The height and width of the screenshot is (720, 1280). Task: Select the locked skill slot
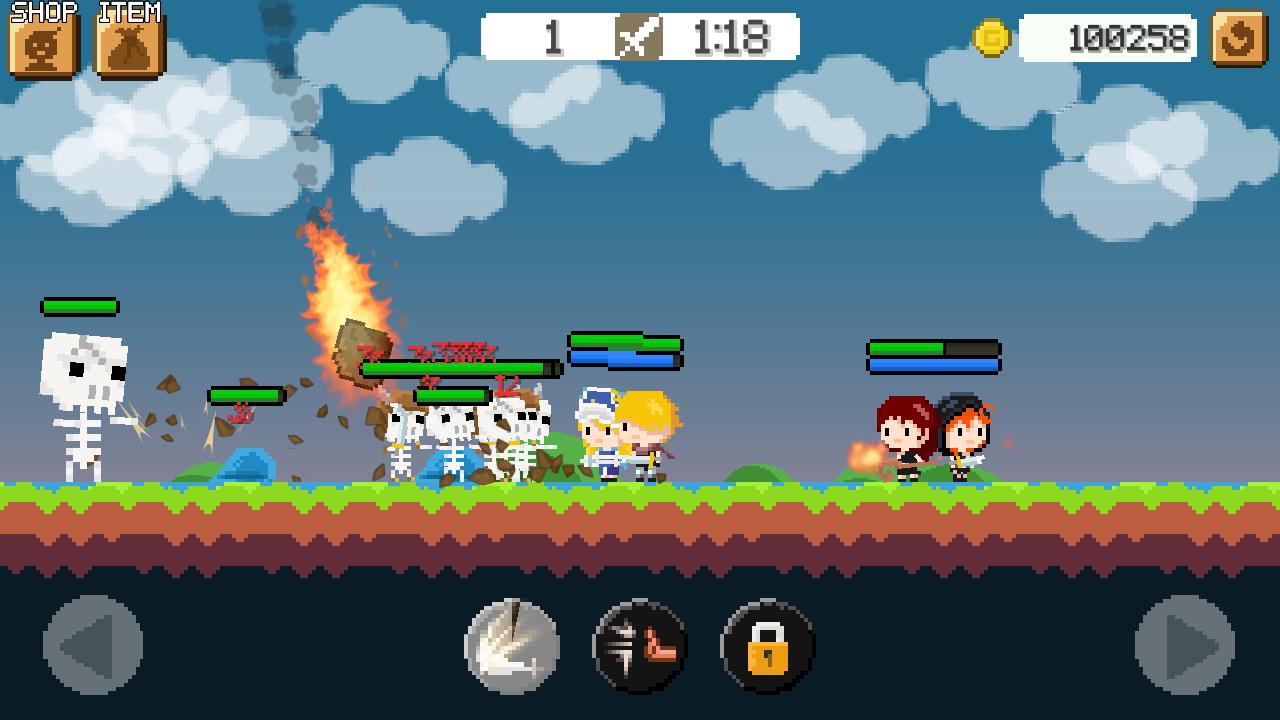(x=767, y=646)
